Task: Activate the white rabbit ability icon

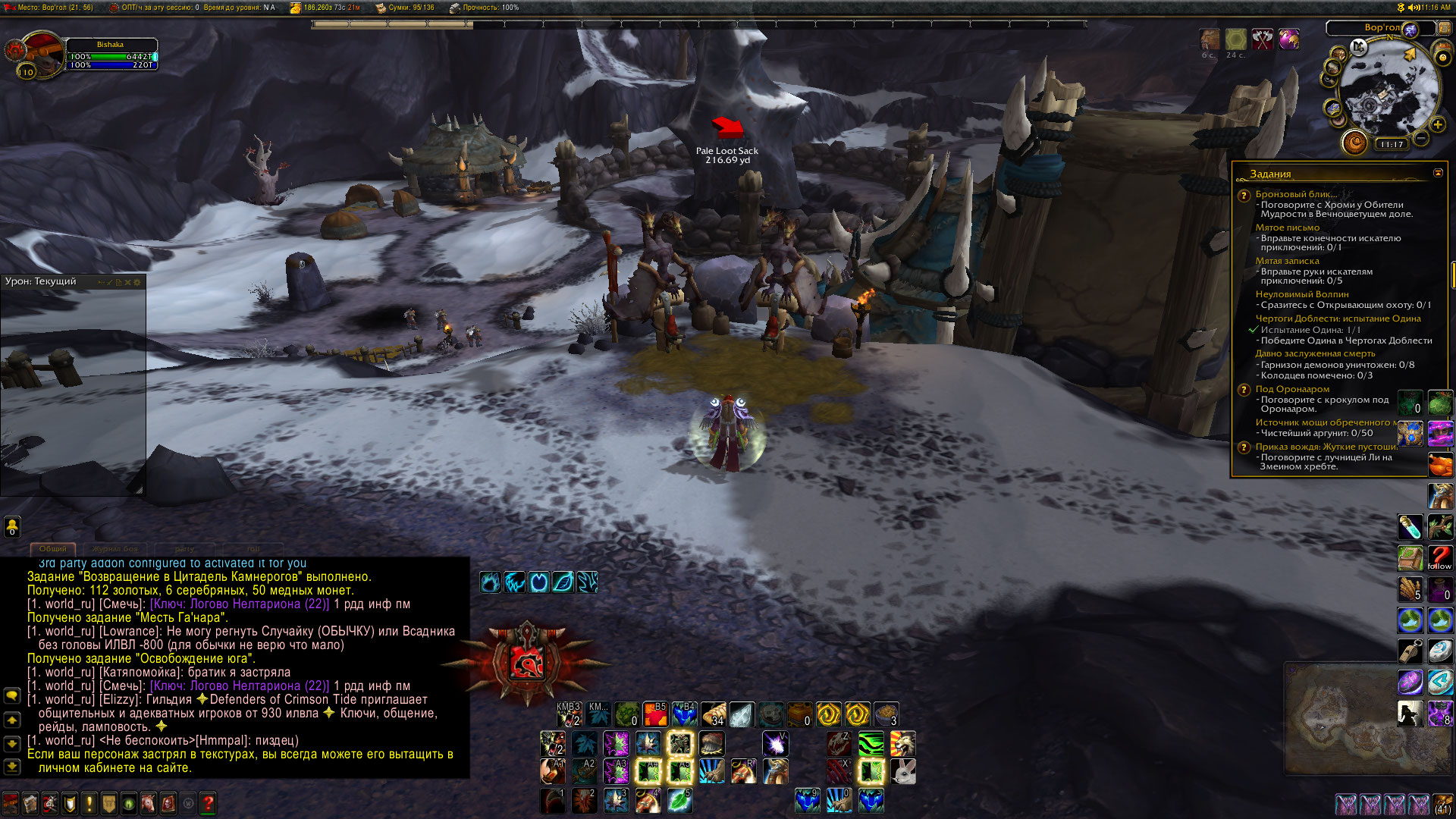Action: tap(902, 771)
